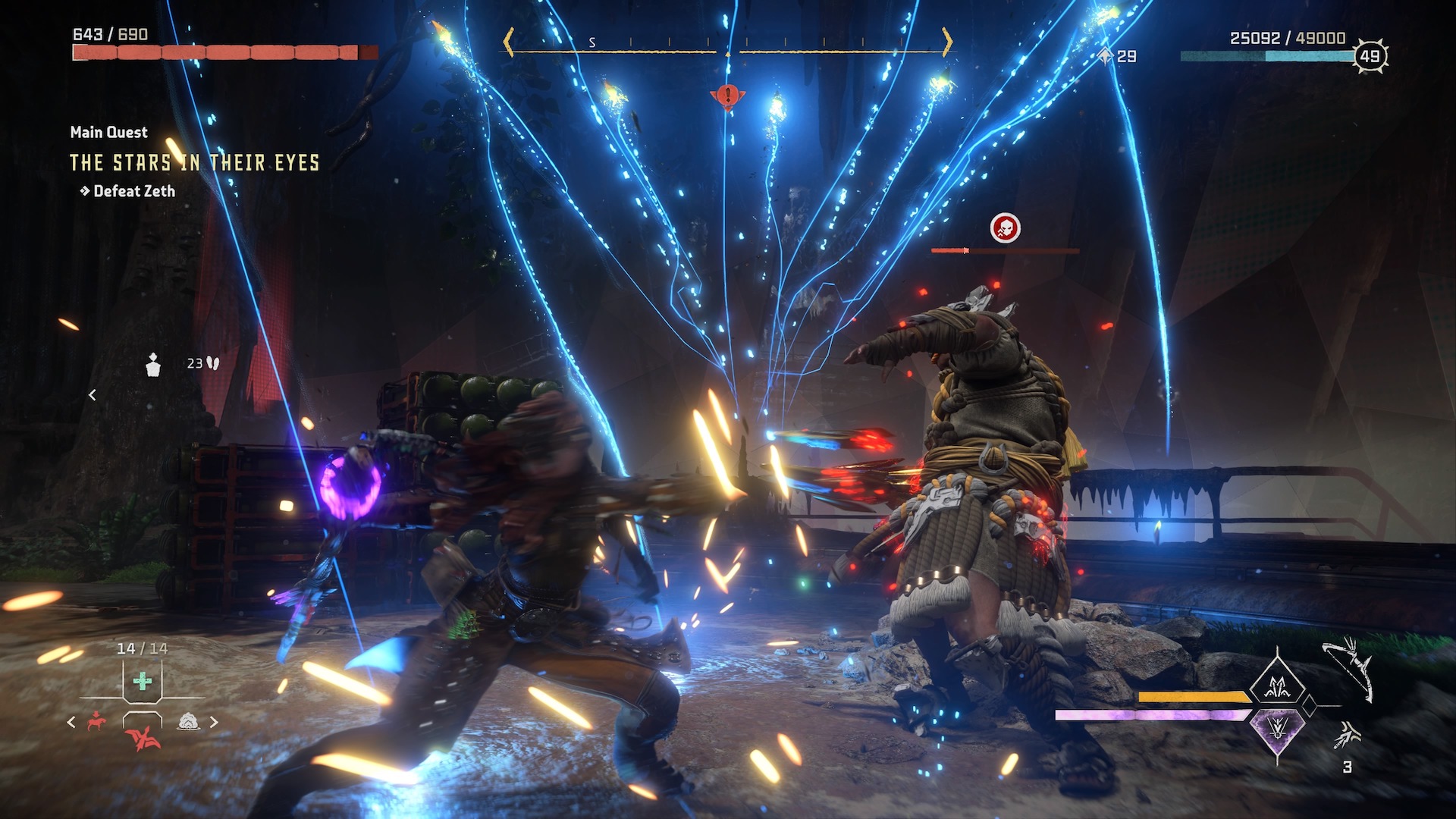Open the 'The Stars in Their Eyes' quest tracker
The height and width of the screenshot is (819, 1456).
coord(194,162)
